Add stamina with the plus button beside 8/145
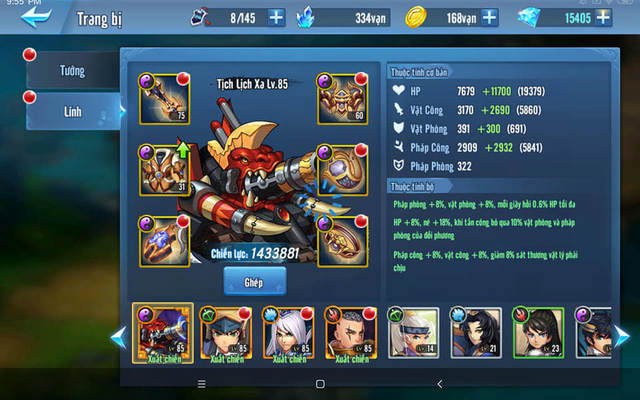Image resolution: width=640 pixels, height=400 pixels. tap(276, 17)
